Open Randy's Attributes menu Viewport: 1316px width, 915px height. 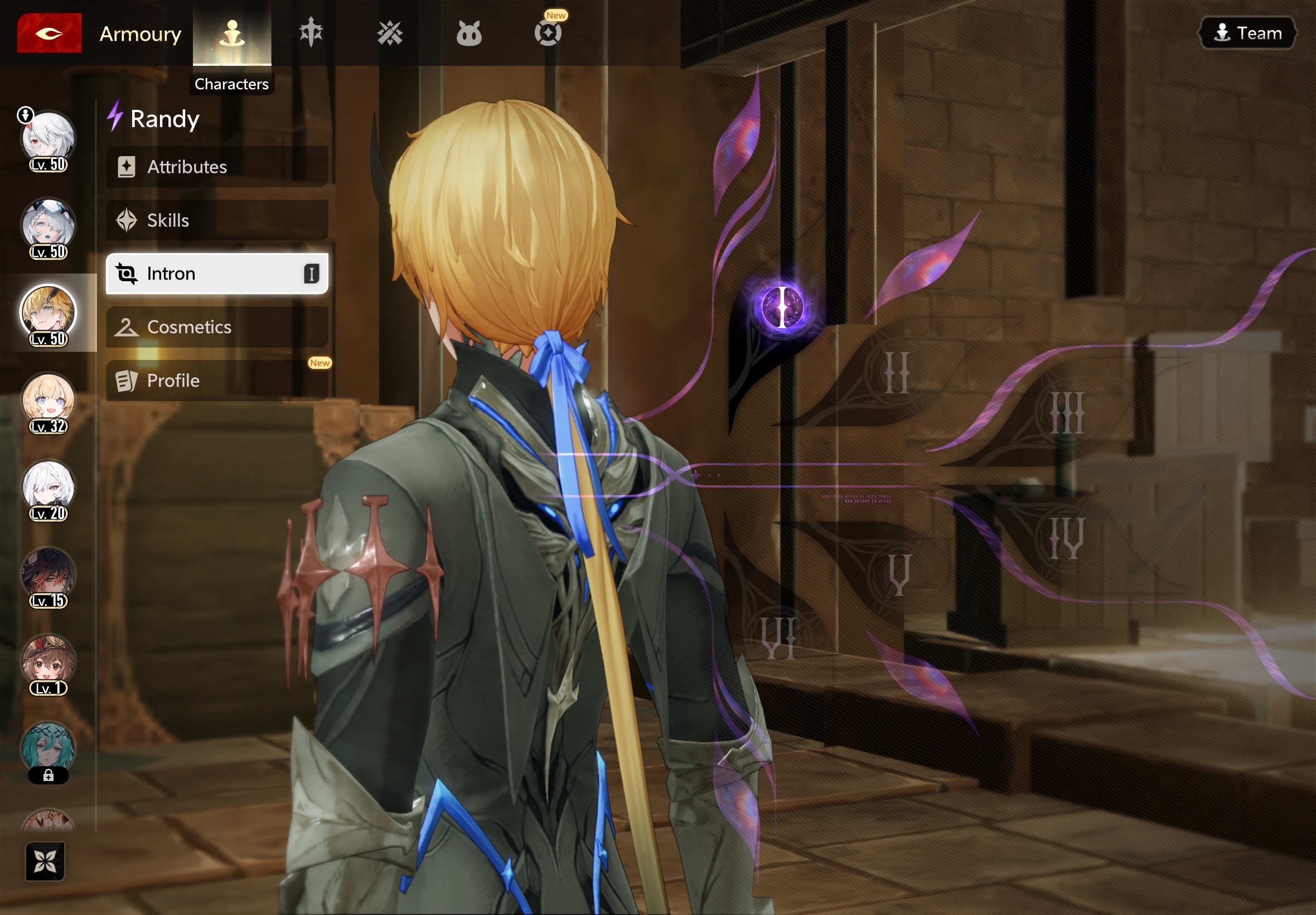click(216, 167)
